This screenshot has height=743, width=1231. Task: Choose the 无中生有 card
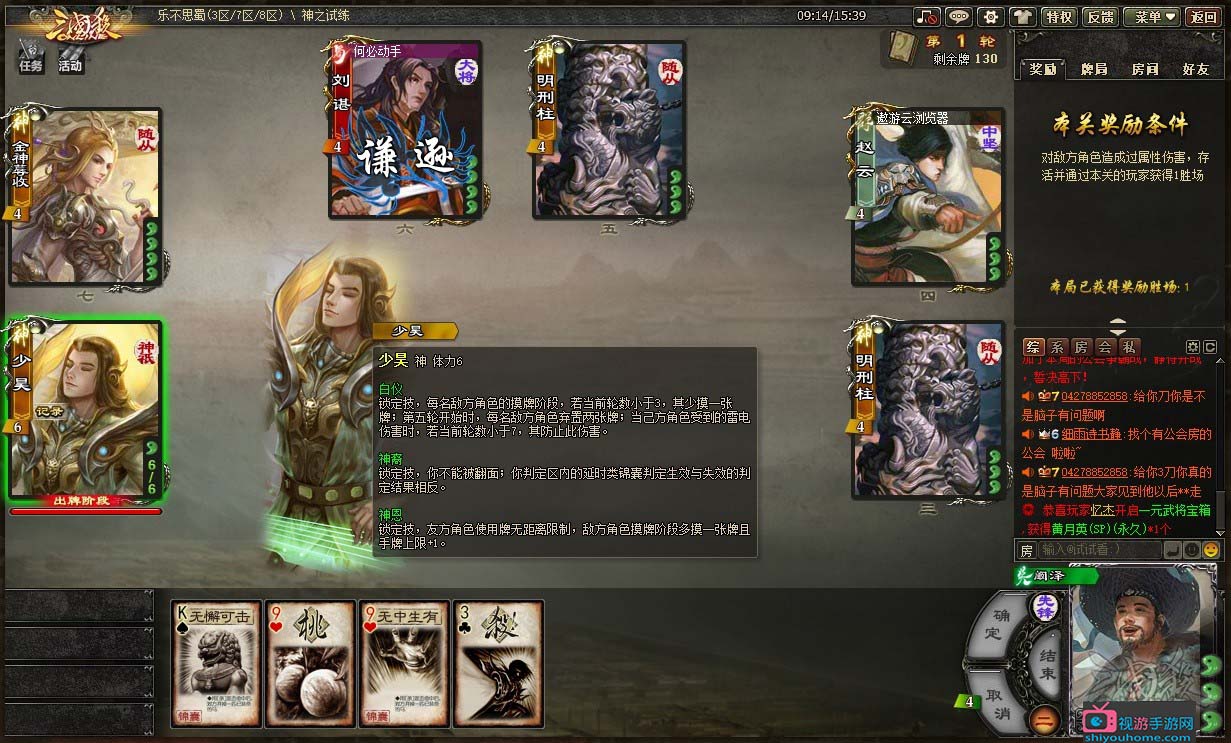click(x=405, y=663)
